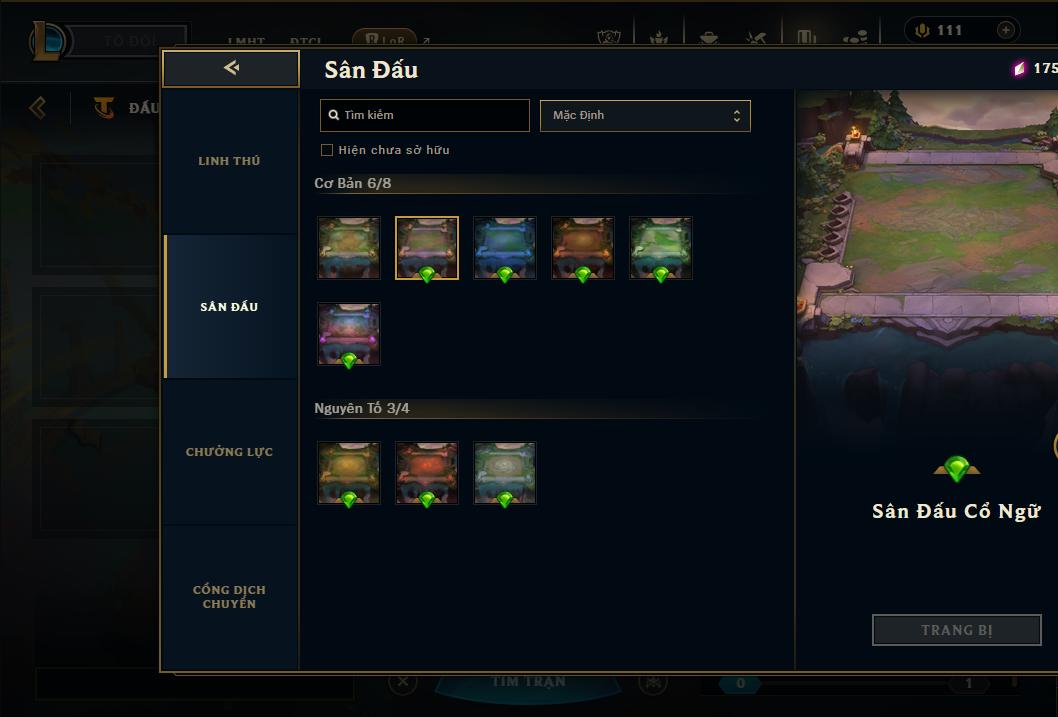Viewport: 1058px width, 717px height.
Task: Choose the blue arena thumbnail
Action: click(505, 248)
